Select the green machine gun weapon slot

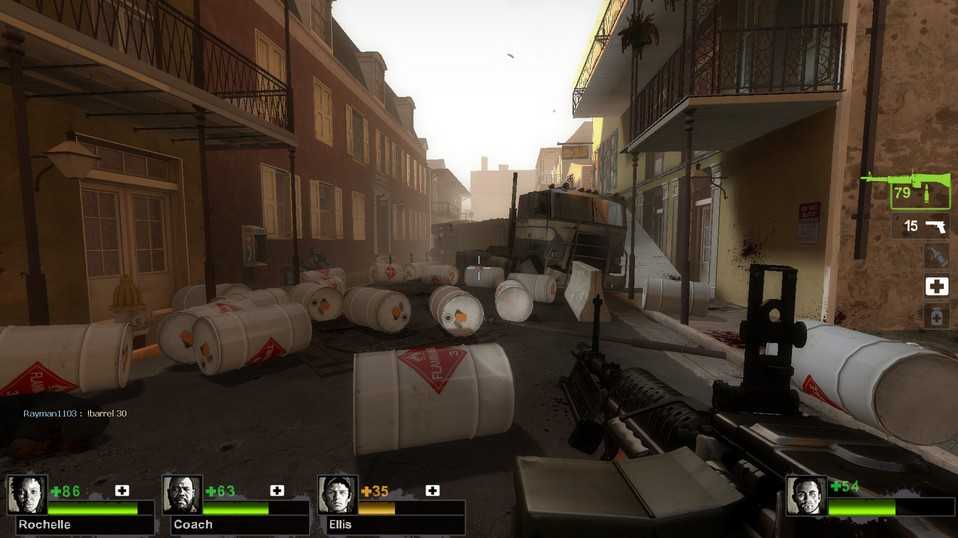(920, 191)
